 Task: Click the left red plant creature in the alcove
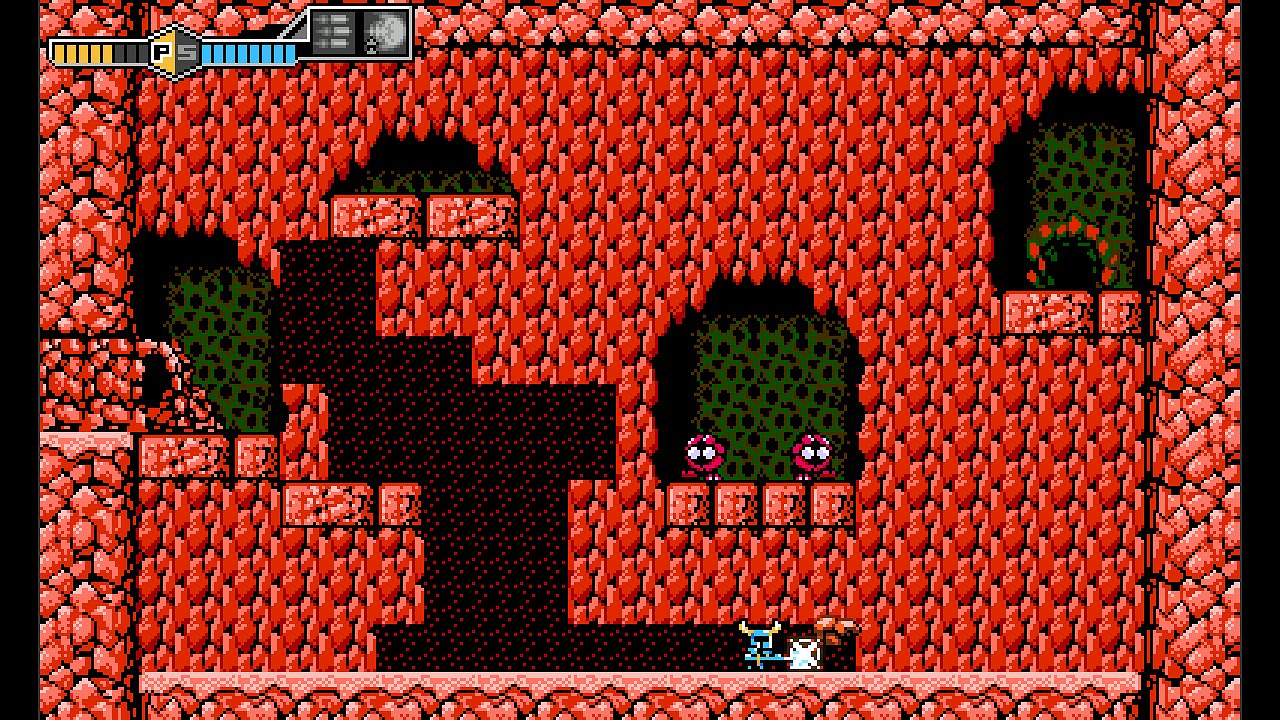point(705,455)
